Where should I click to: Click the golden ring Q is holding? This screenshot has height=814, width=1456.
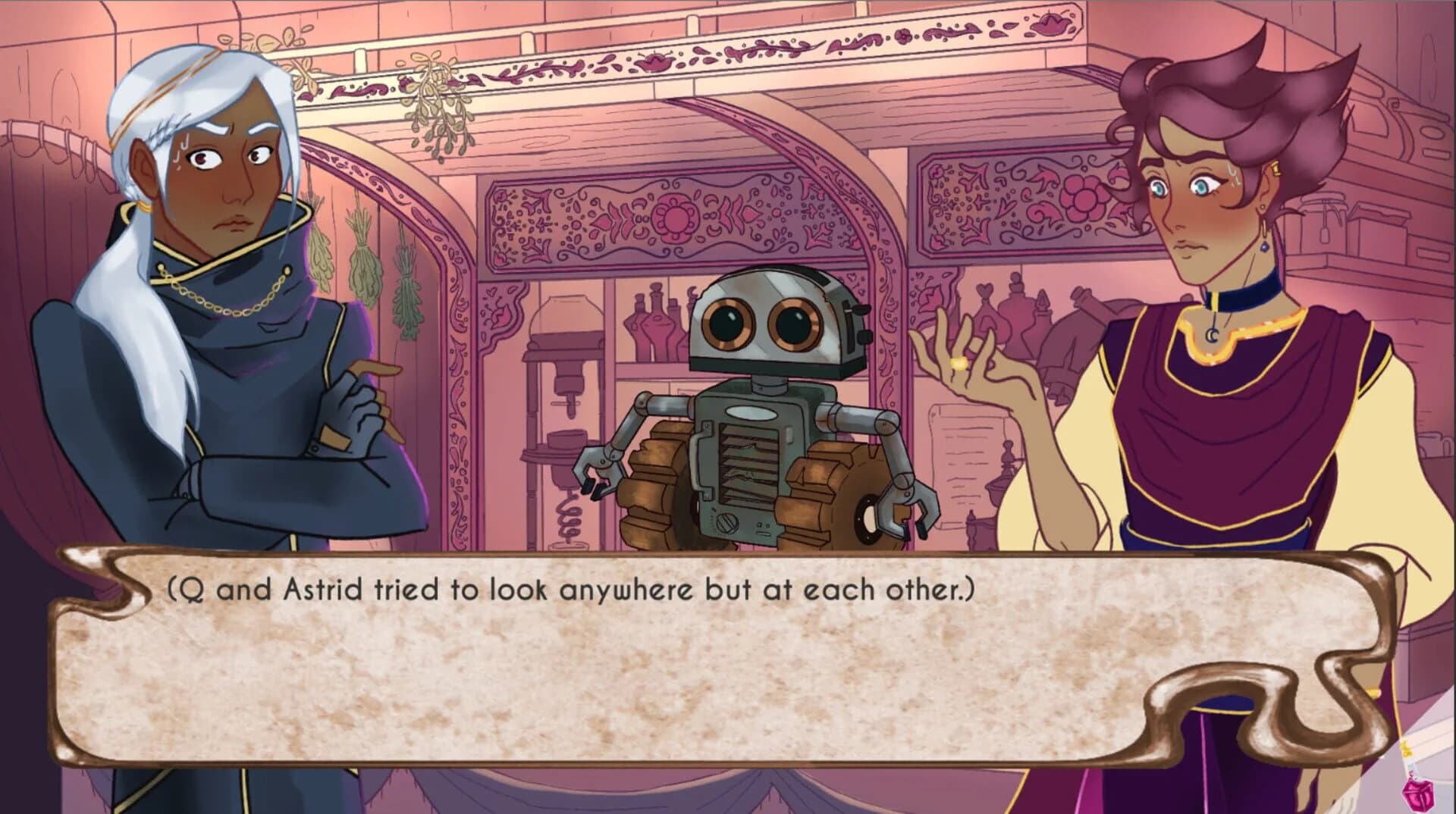958,365
